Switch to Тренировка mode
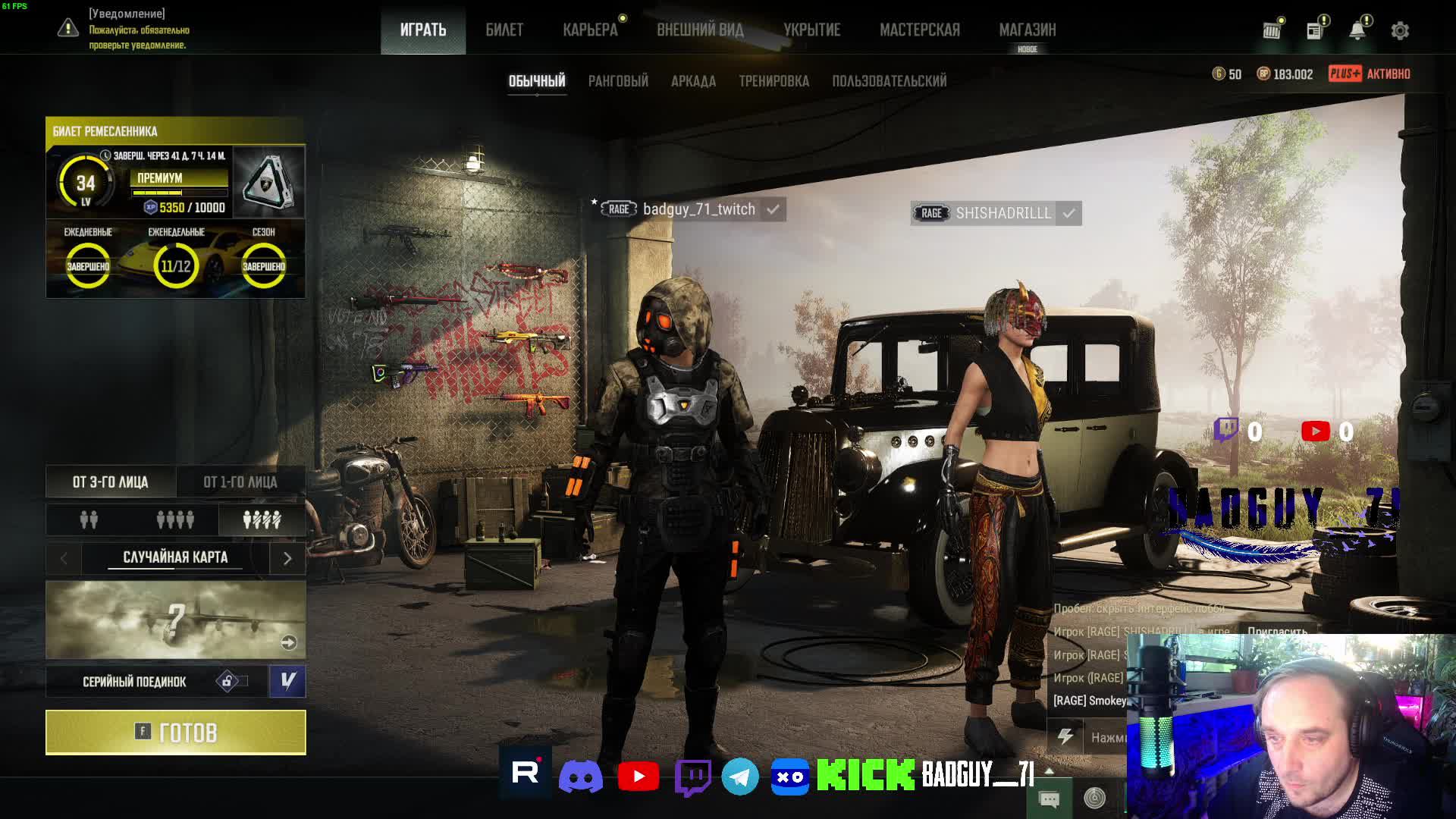Image resolution: width=1456 pixels, height=819 pixels. [773, 81]
